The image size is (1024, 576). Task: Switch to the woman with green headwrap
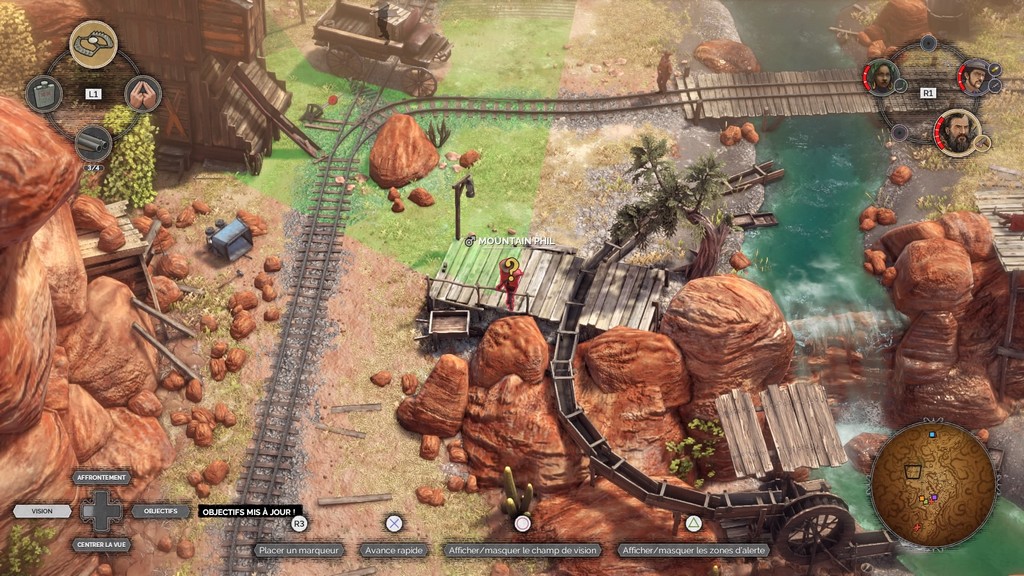(x=881, y=77)
